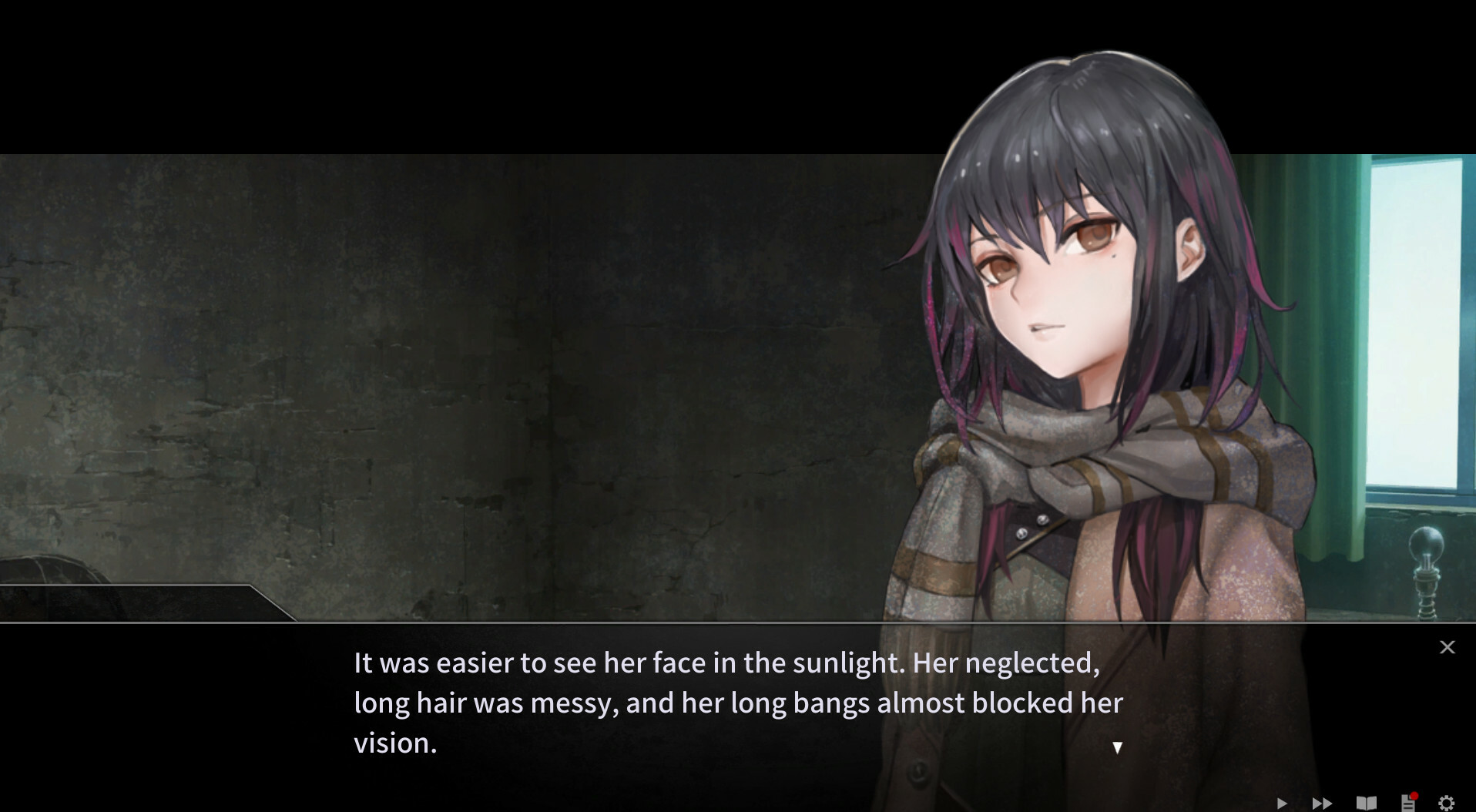The width and height of the screenshot is (1476, 812).
Task: Check the red save notification badge
Action: pyautogui.click(x=1414, y=794)
